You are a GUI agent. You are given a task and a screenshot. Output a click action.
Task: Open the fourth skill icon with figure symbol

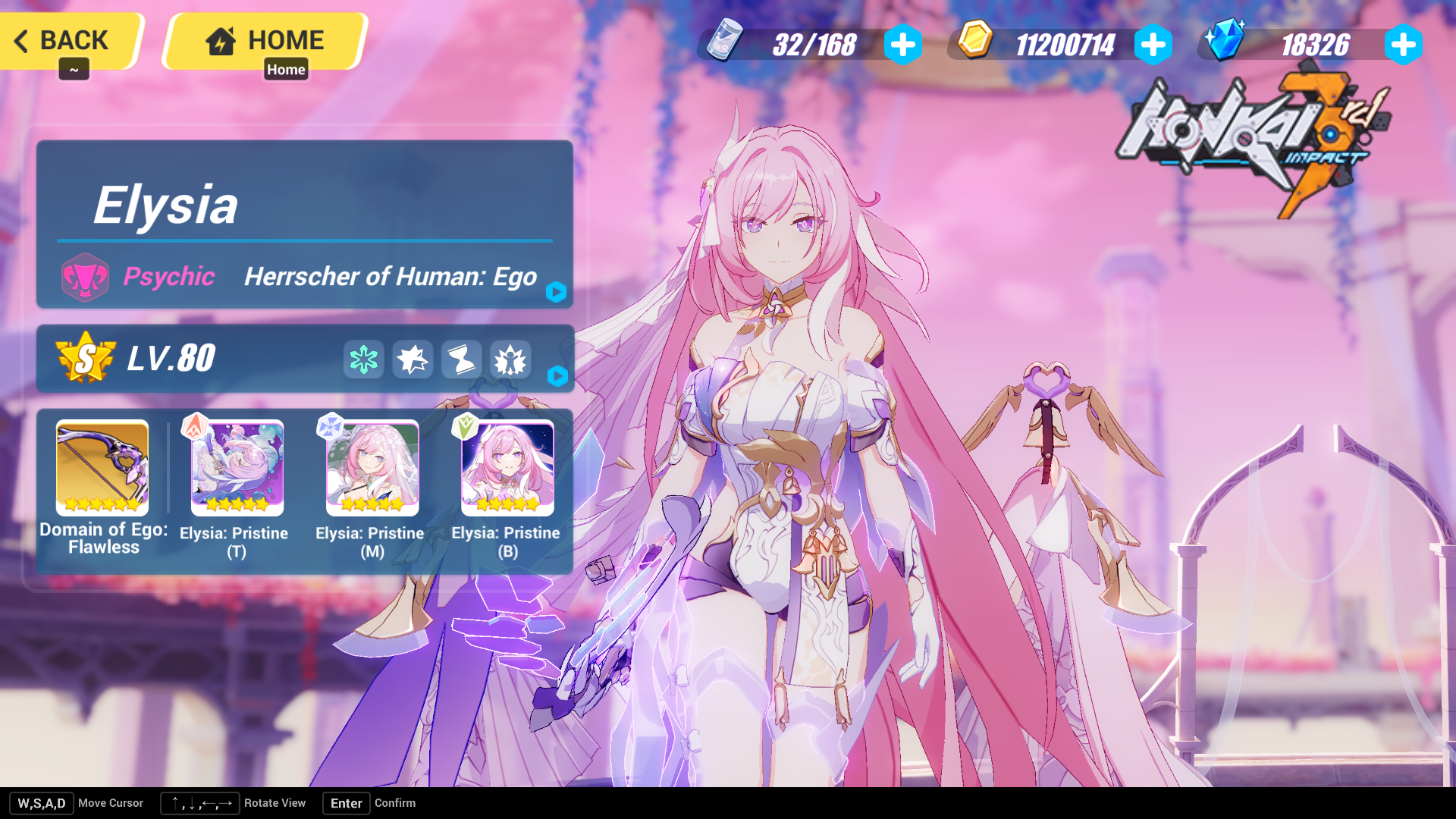(510, 359)
